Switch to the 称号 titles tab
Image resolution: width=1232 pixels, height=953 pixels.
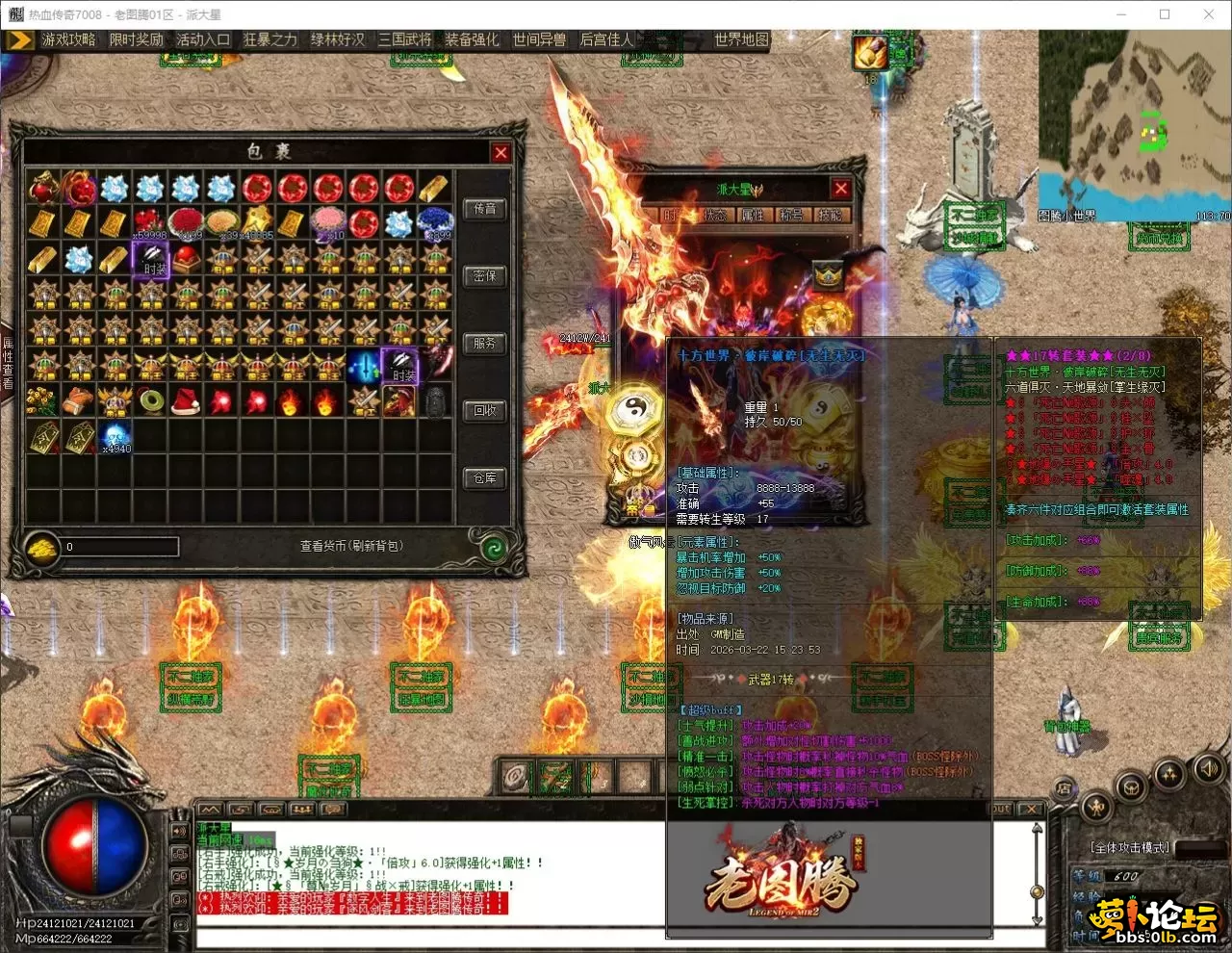(791, 216)
